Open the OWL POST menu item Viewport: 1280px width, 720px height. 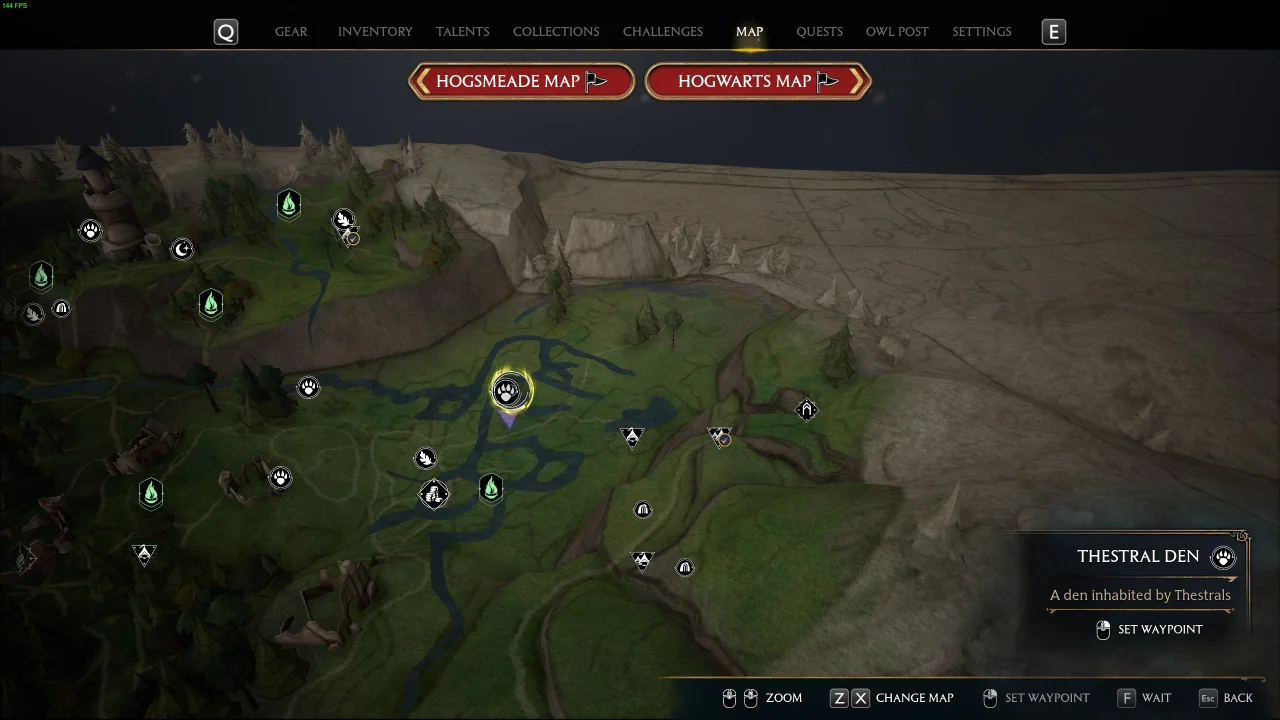pos(897,31)
